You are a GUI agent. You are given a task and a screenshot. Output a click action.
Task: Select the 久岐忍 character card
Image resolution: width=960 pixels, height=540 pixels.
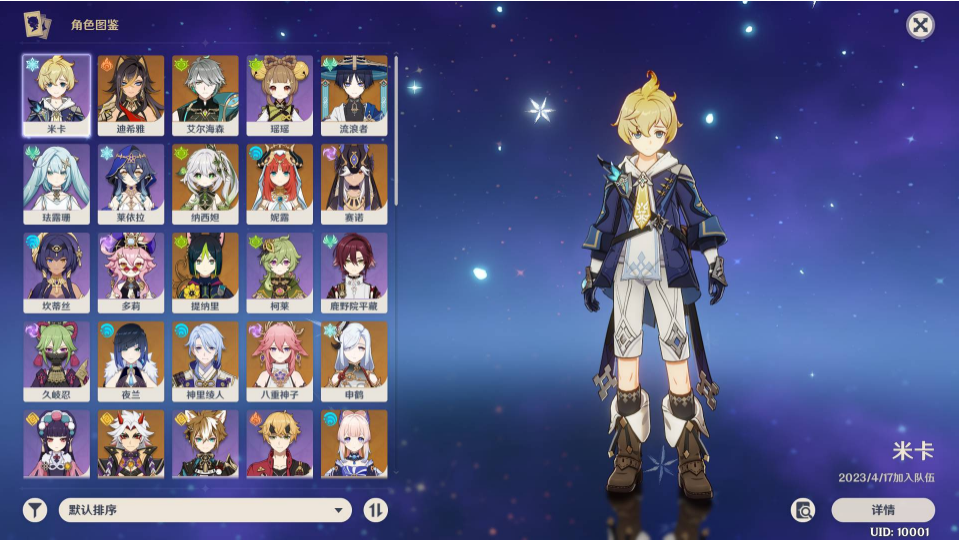click(x=57, y=361)
